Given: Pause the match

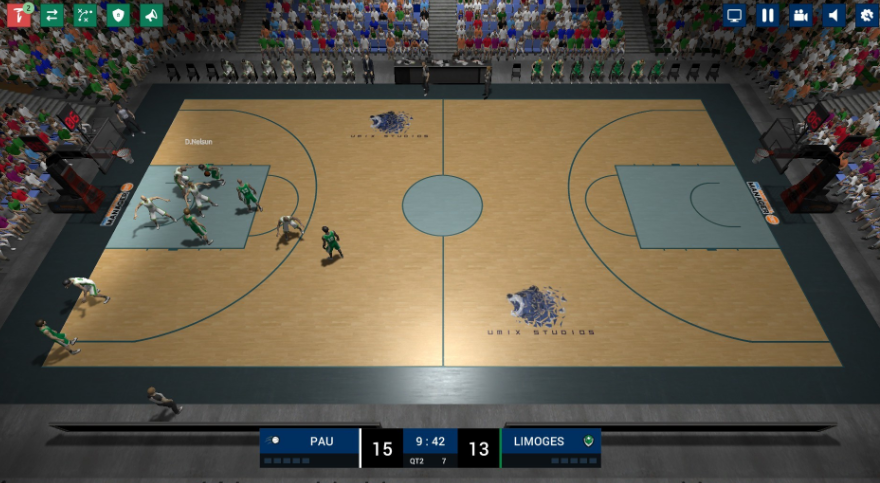Looking at the screenshot, I should (x=768, y=16).
